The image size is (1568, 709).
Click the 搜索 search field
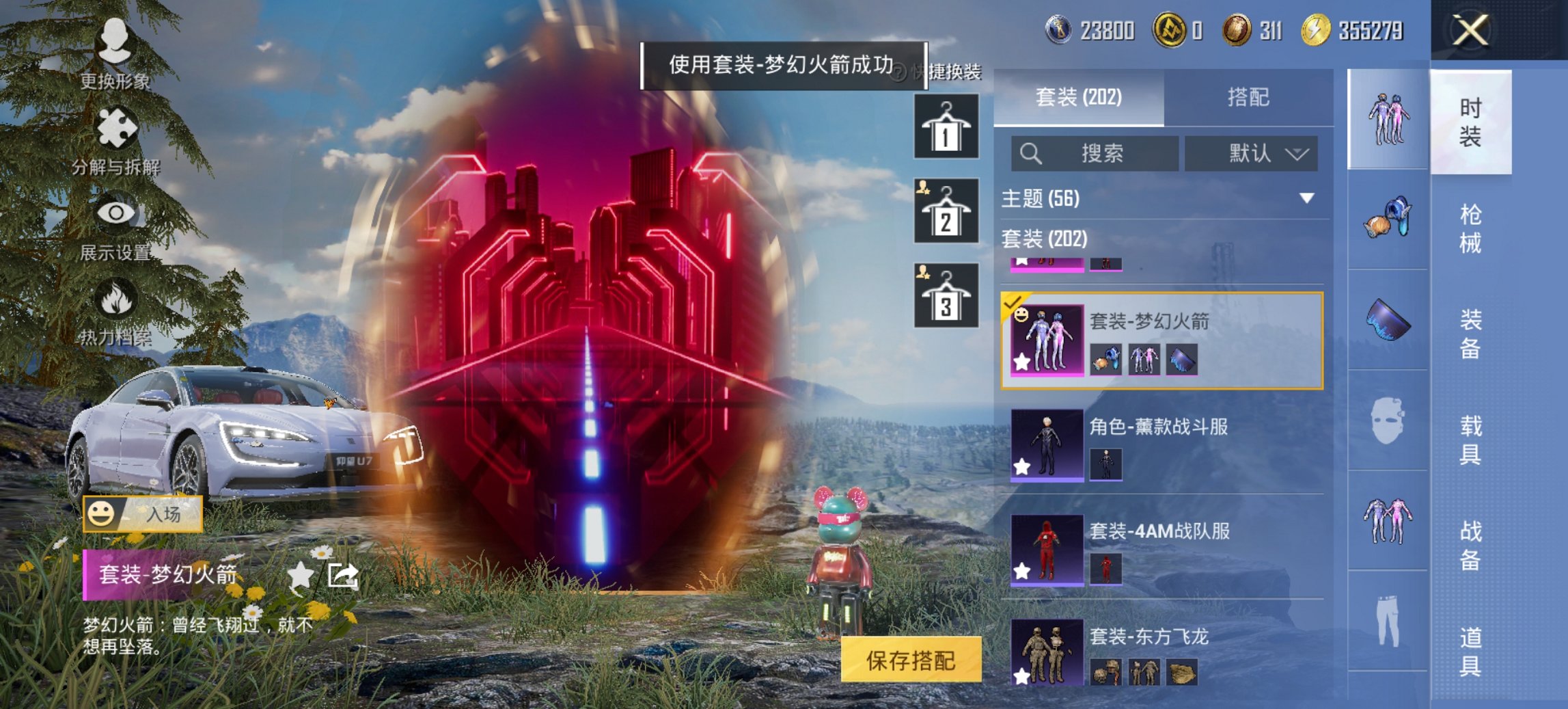pyautogui.click(x=1093, y=153)
